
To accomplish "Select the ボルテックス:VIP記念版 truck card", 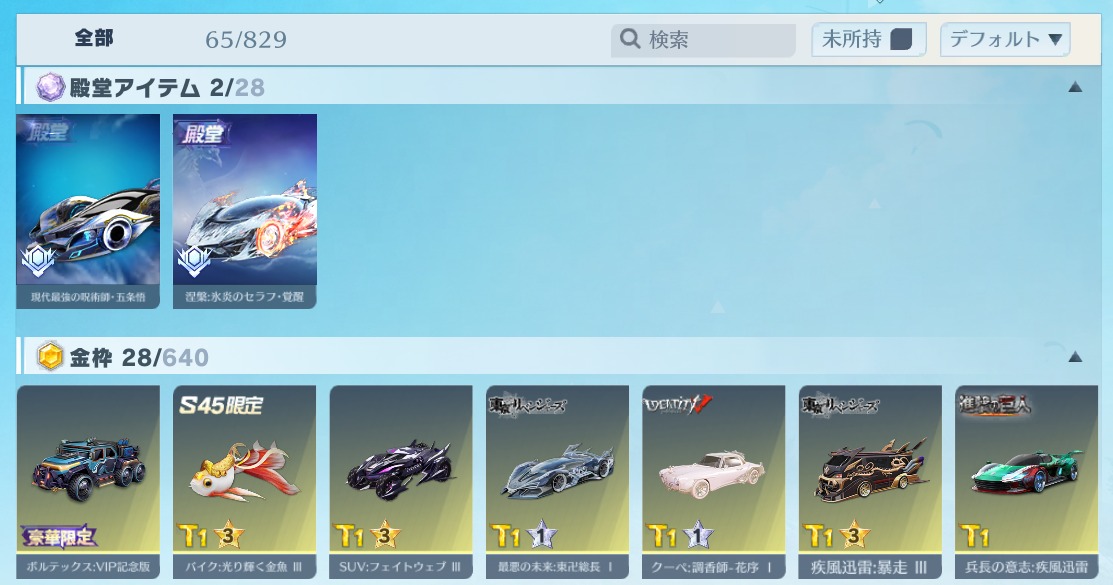I will coord(88,480).
